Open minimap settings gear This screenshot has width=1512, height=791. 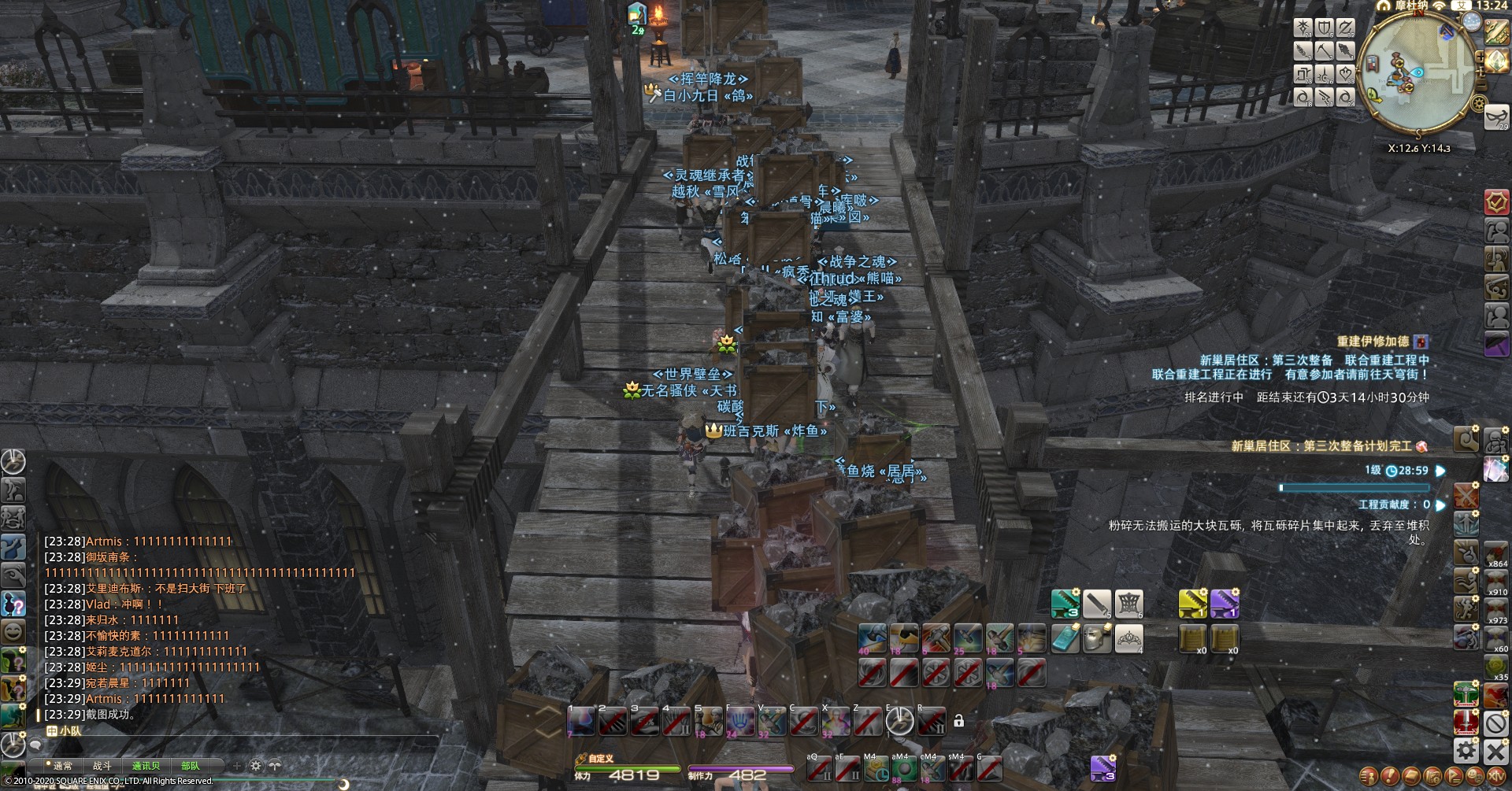click(x=1478, y=103)
